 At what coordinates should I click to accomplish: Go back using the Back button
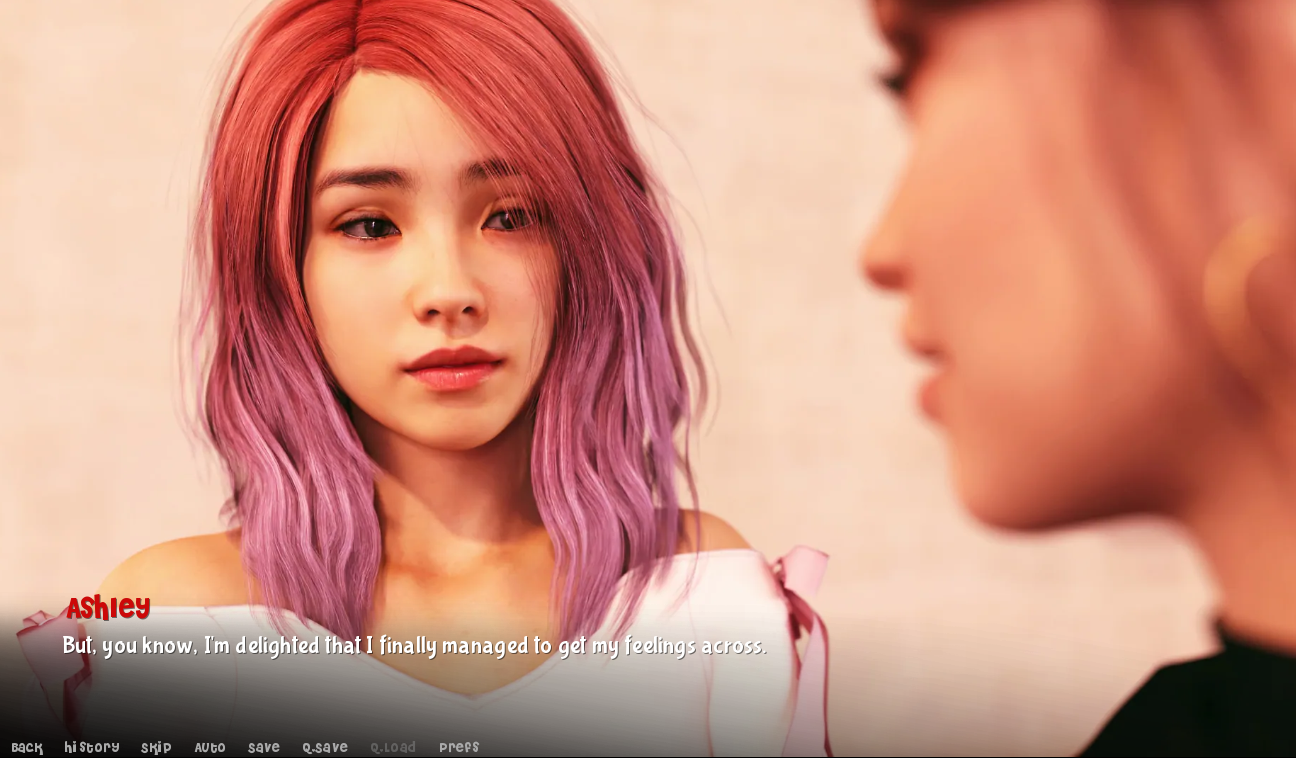point(27,748)
